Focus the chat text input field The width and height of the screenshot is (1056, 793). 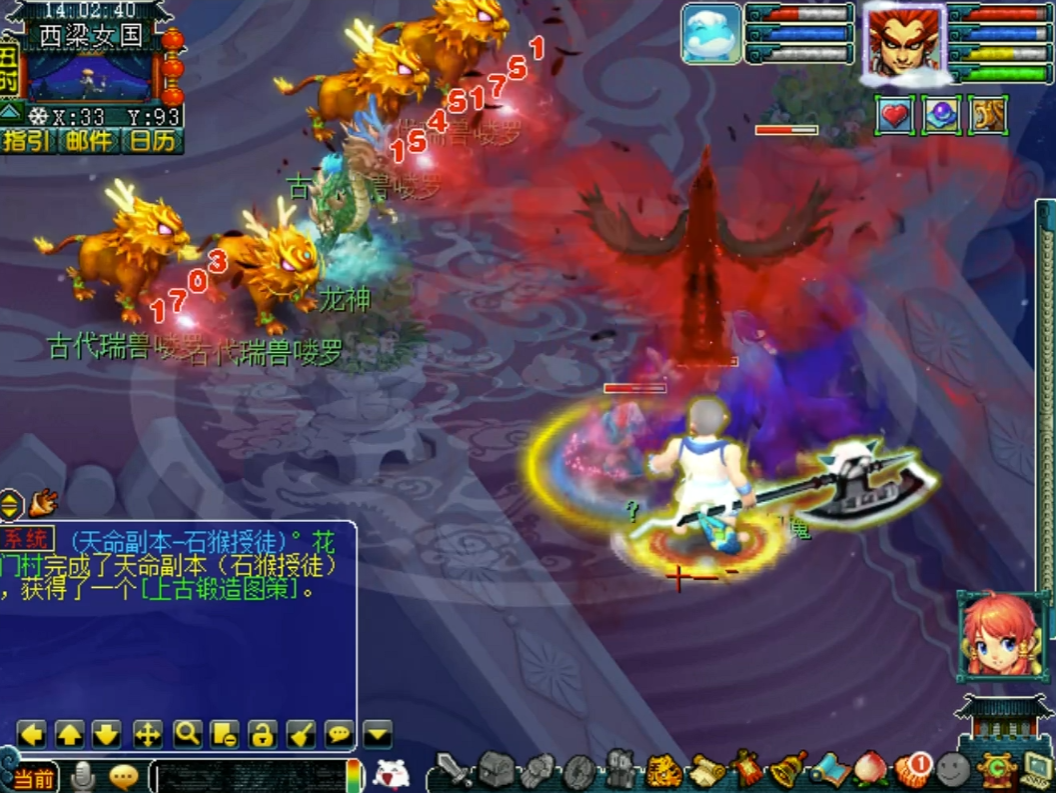[x=250, y=776]
